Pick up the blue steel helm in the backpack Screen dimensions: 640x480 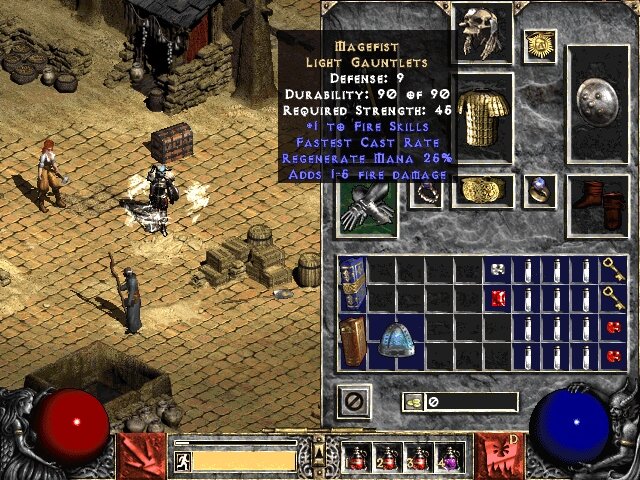[x=396, y=342]
